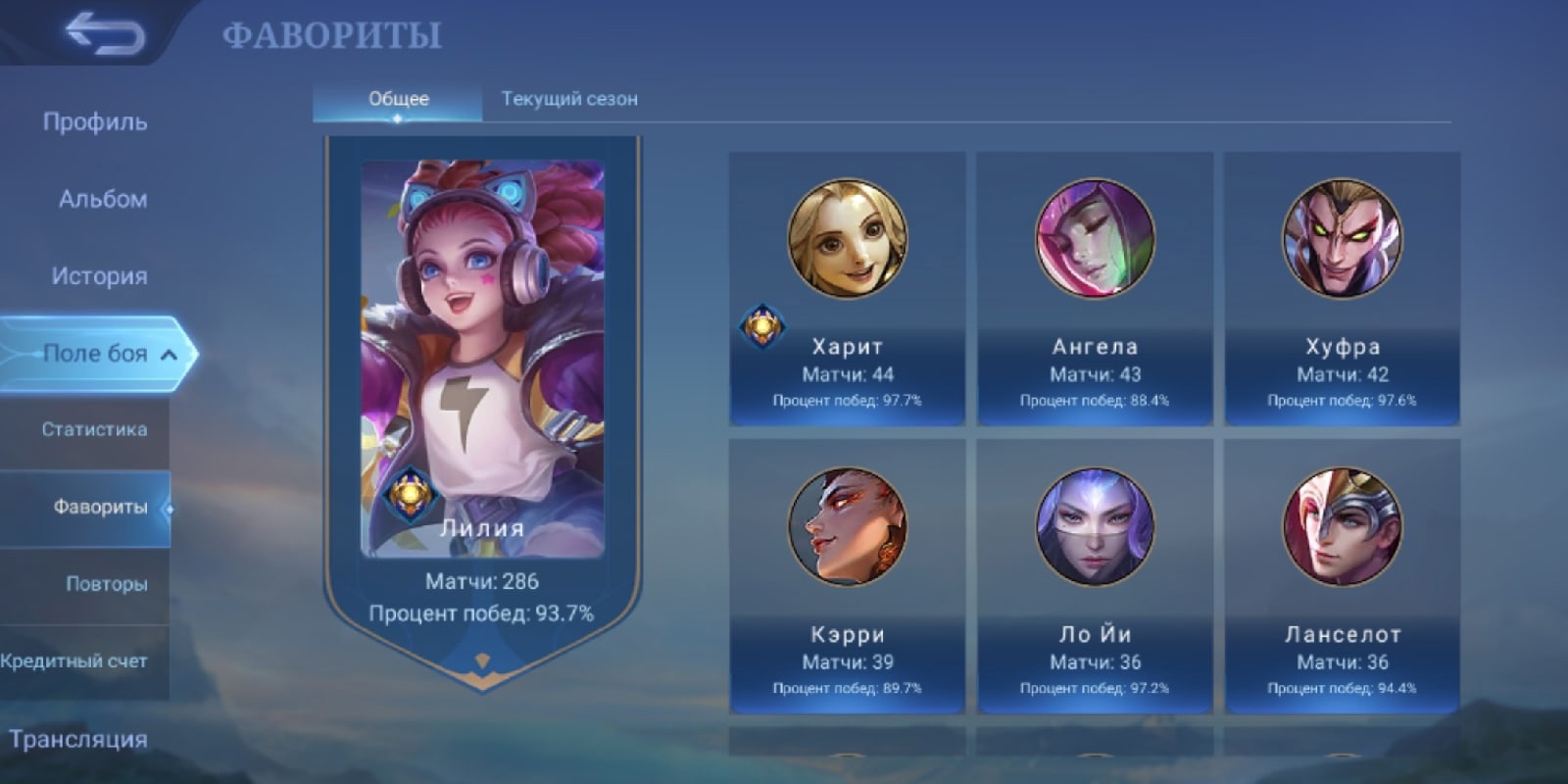Select the Ло Йи hero tile
The height and width of the screenshot is (784, 1568).
tap(1095, 576)
